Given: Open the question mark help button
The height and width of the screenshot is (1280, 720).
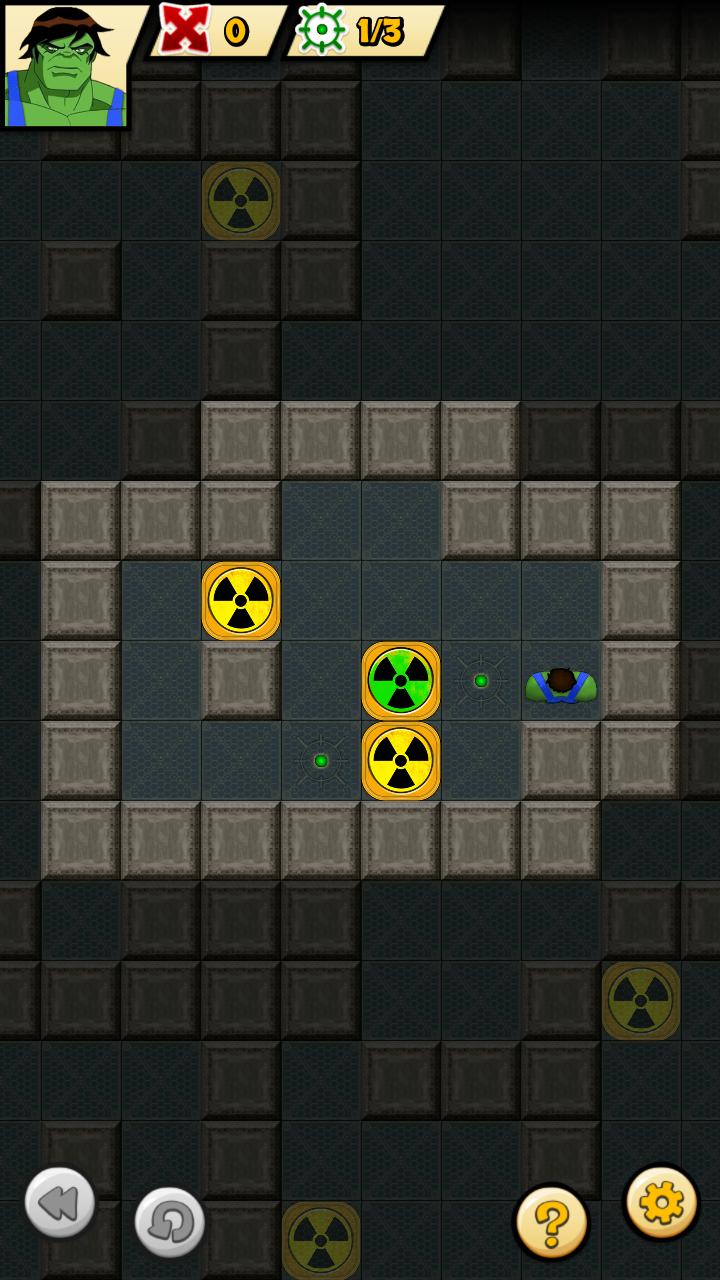Looking at the screenshot, I should (x=551, y=1221).
